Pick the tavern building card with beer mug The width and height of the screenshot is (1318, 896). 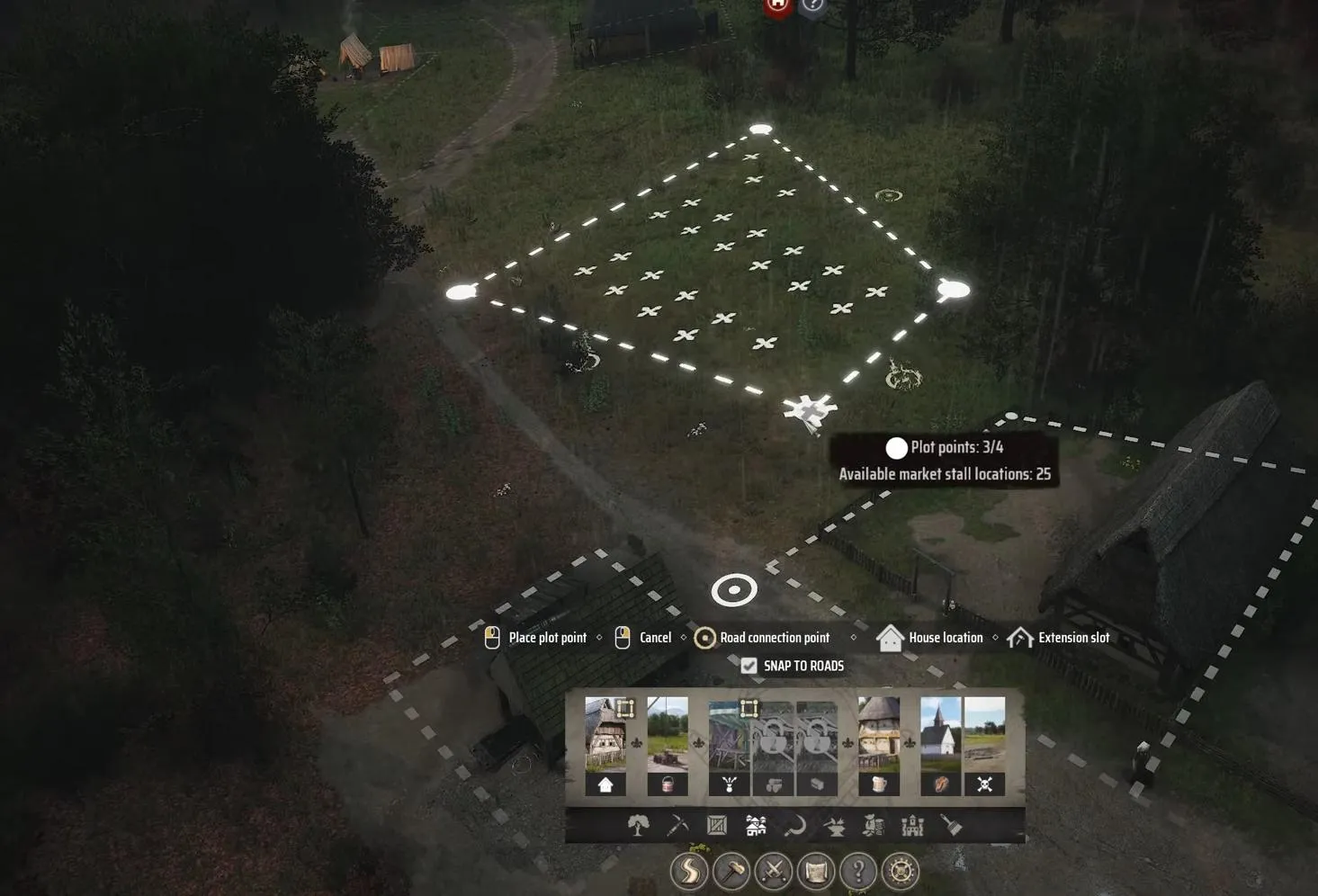point(878,745)
